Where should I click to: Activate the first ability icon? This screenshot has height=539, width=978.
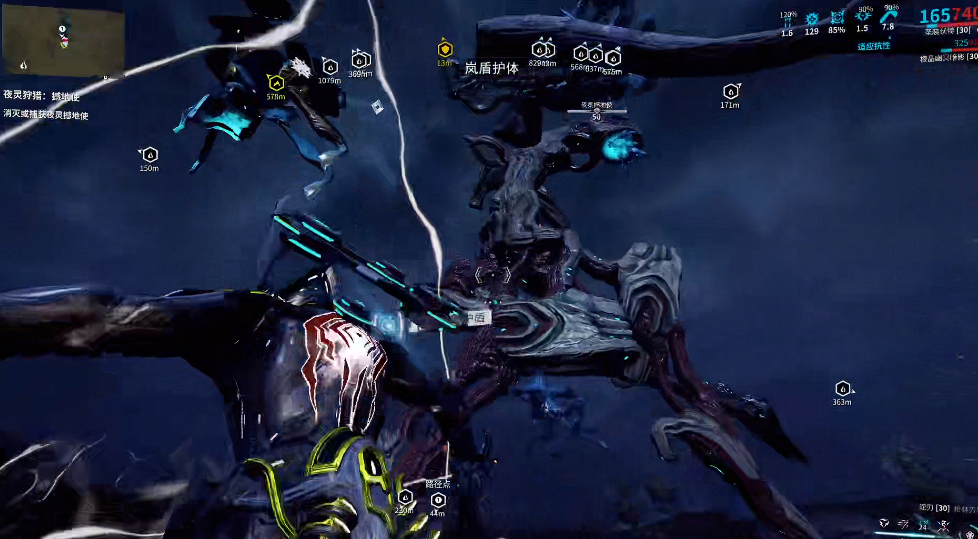click(884, 523)
